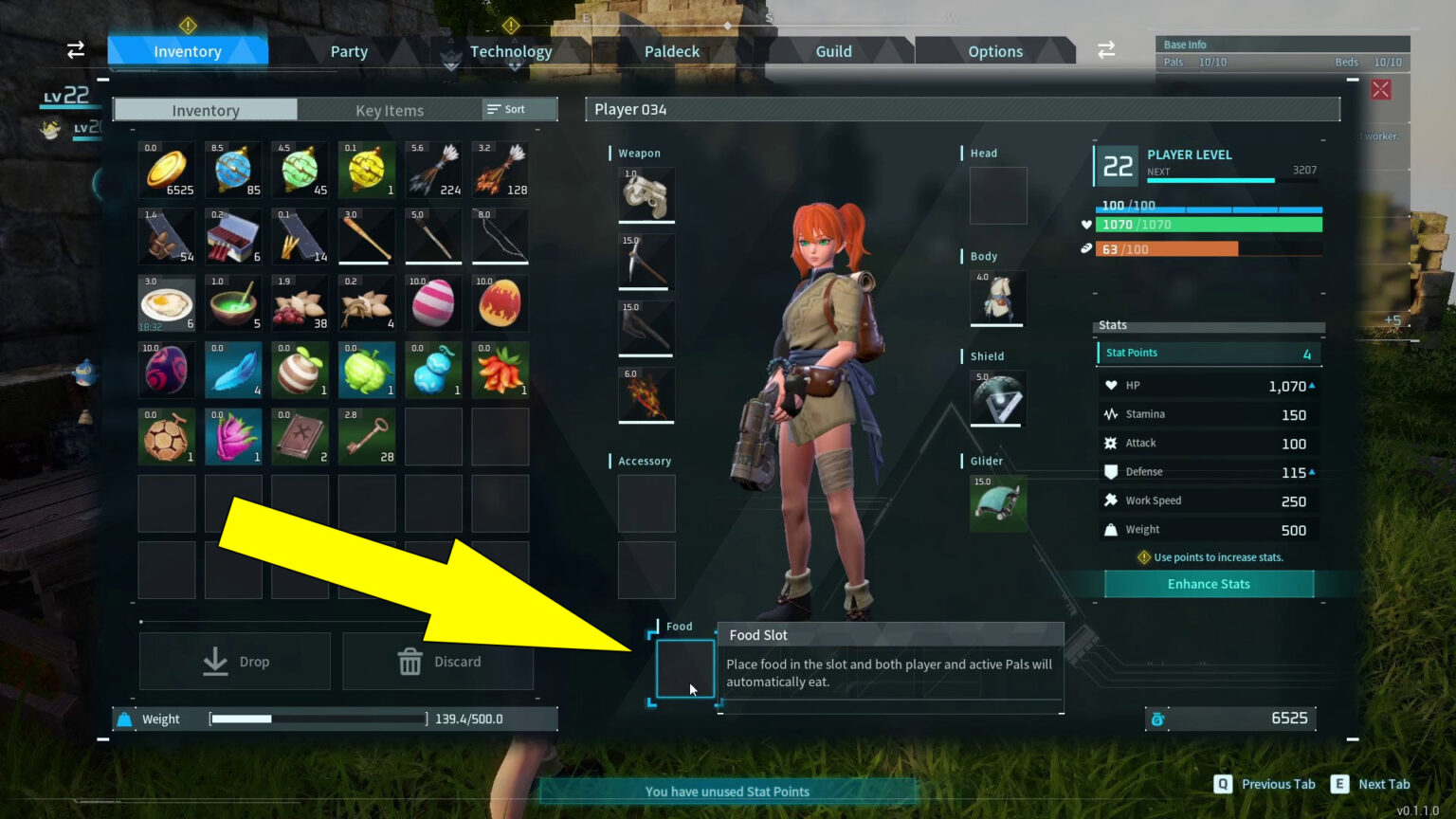Click the upgrade arrow next to HP

[x=1312, y=385]
